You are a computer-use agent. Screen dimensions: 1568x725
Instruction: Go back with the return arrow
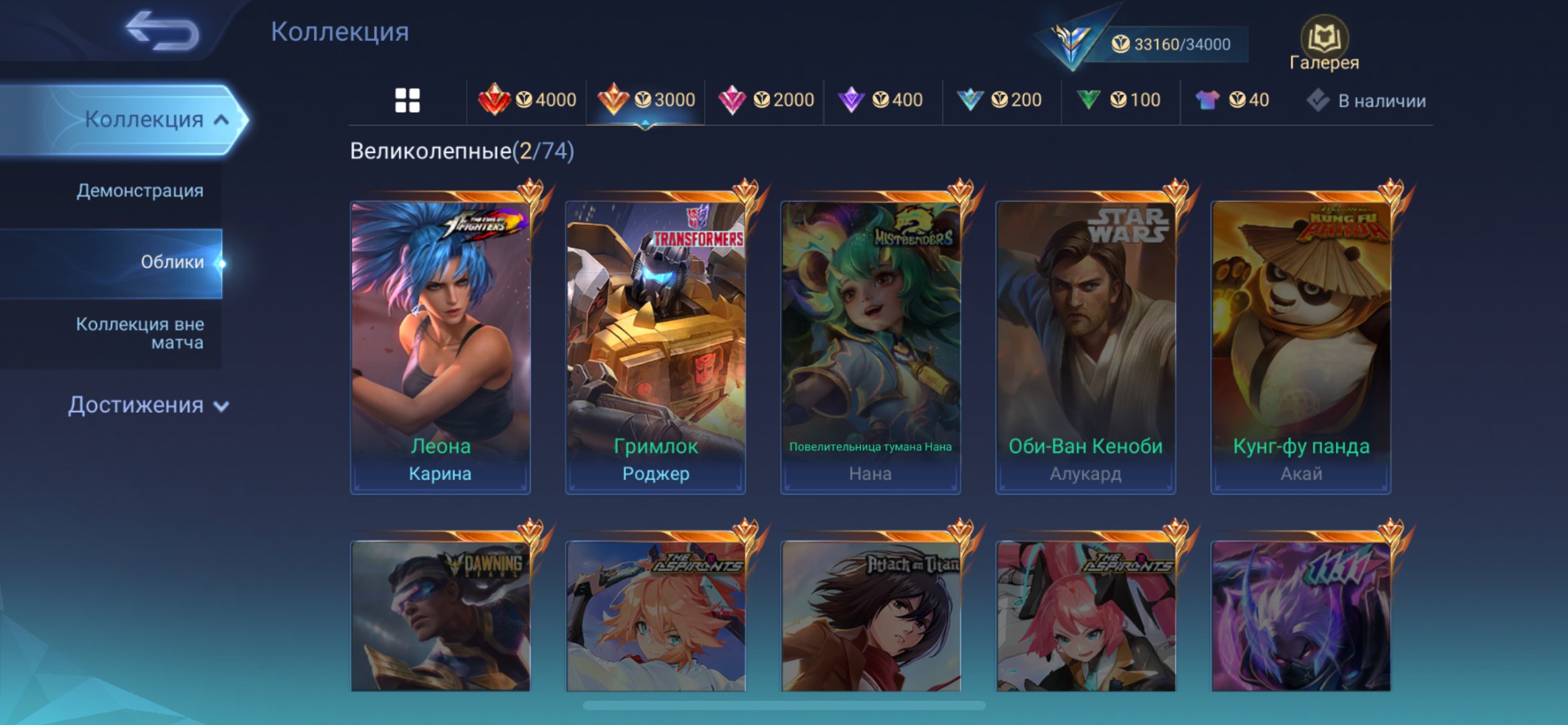tap(162, 31)
